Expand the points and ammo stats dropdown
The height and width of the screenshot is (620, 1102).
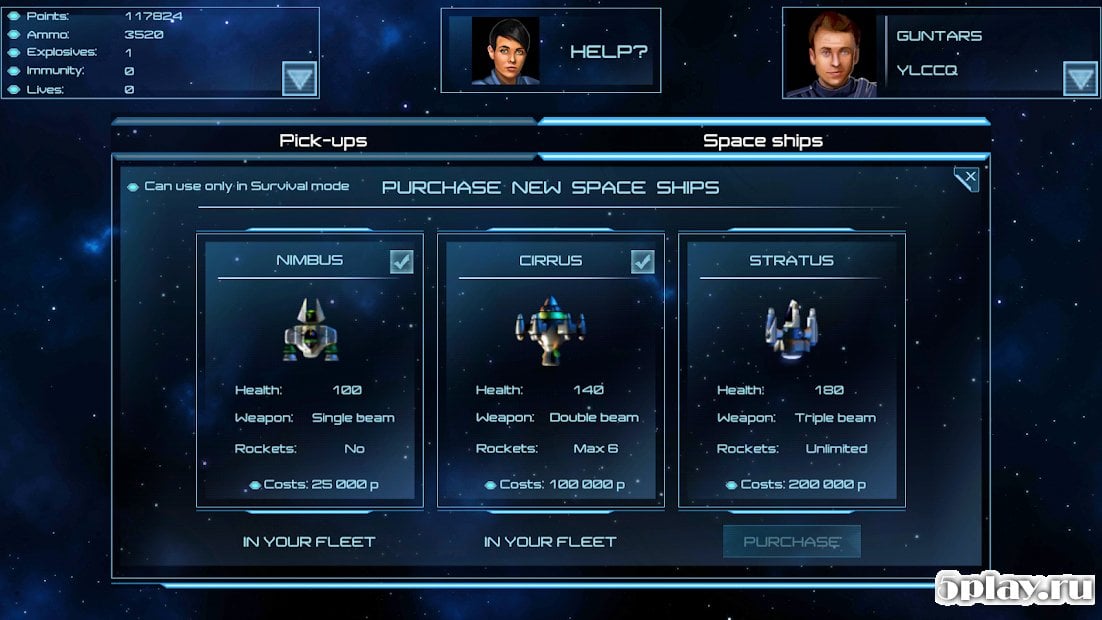[299, 78]
